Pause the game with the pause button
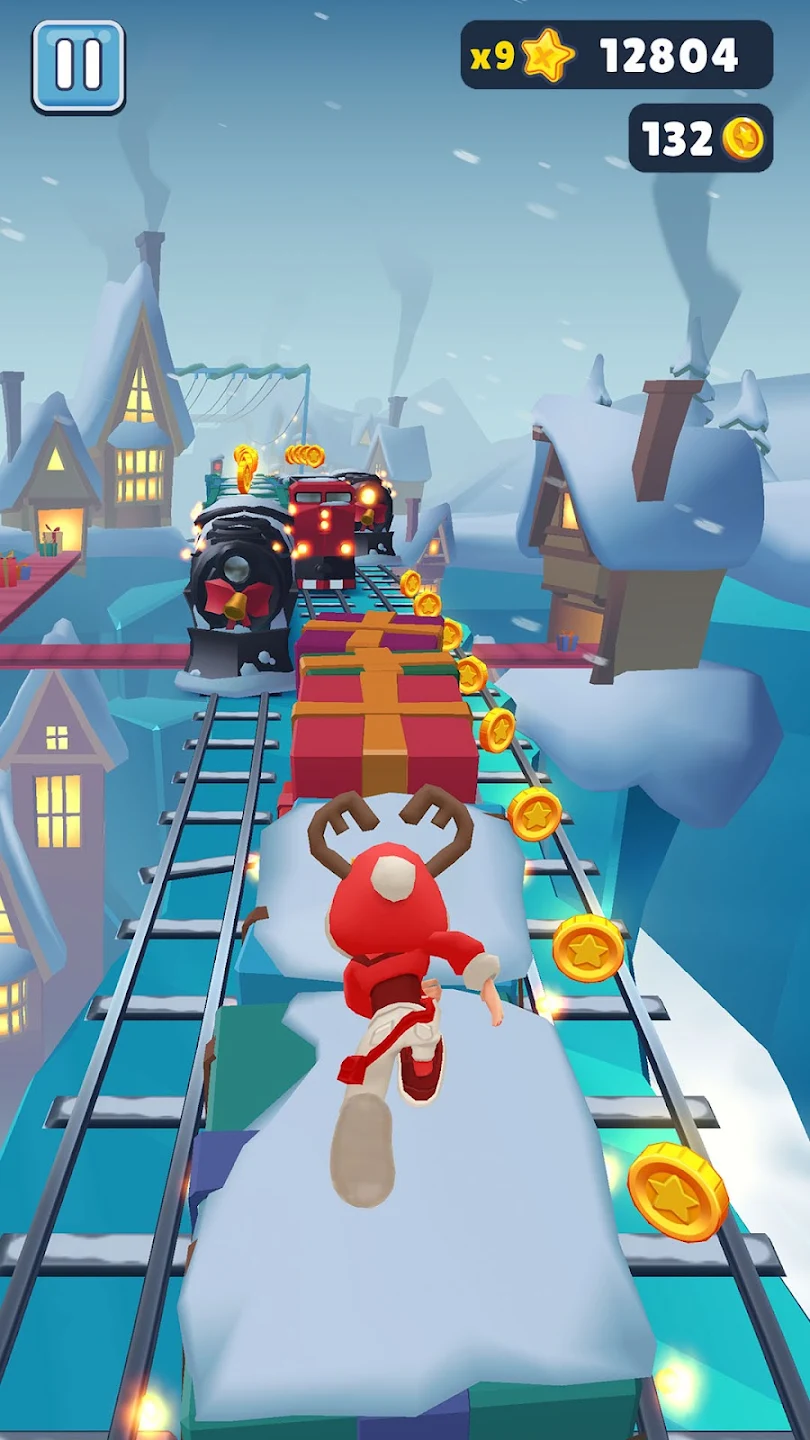Viewport: 810px width, 1440px height. 78,66
